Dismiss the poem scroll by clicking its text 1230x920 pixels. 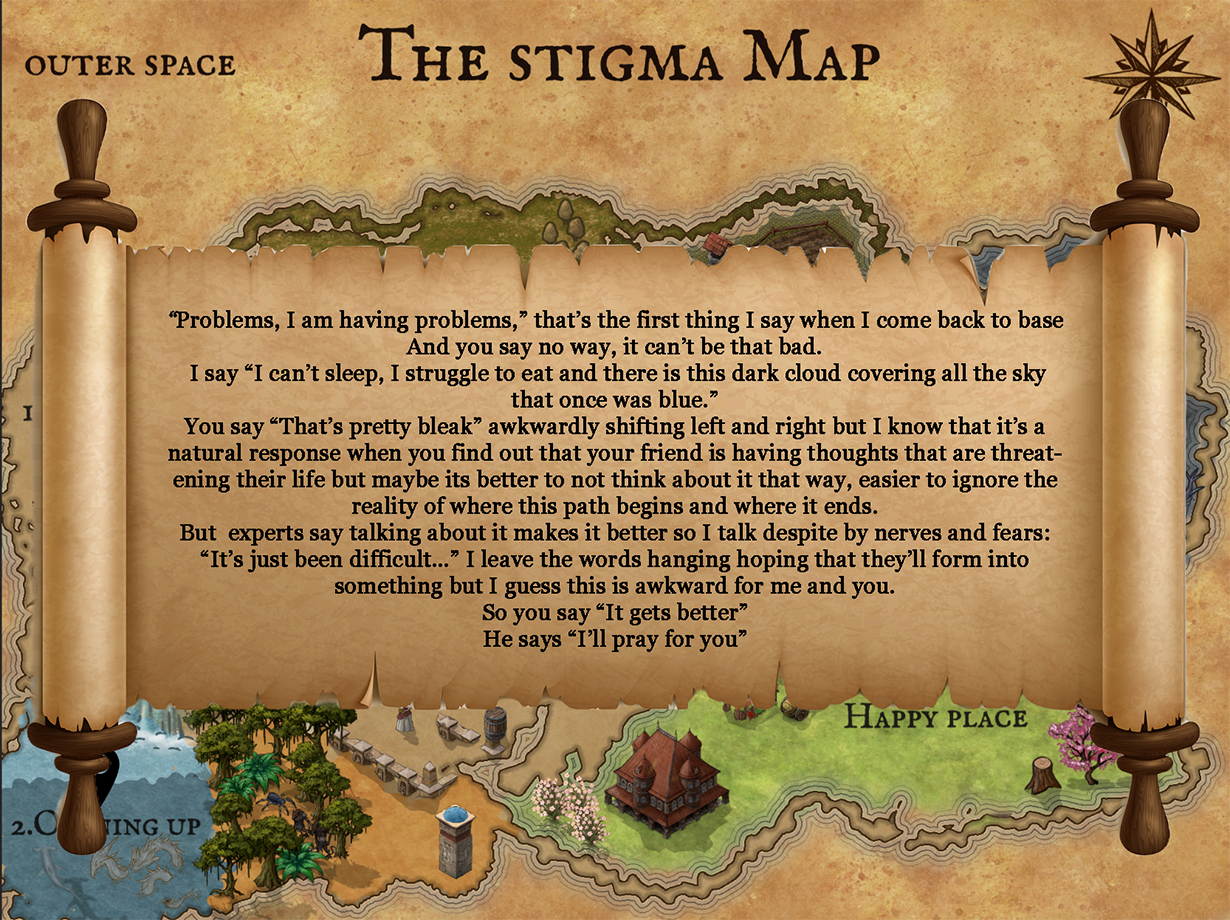[614, 480]
